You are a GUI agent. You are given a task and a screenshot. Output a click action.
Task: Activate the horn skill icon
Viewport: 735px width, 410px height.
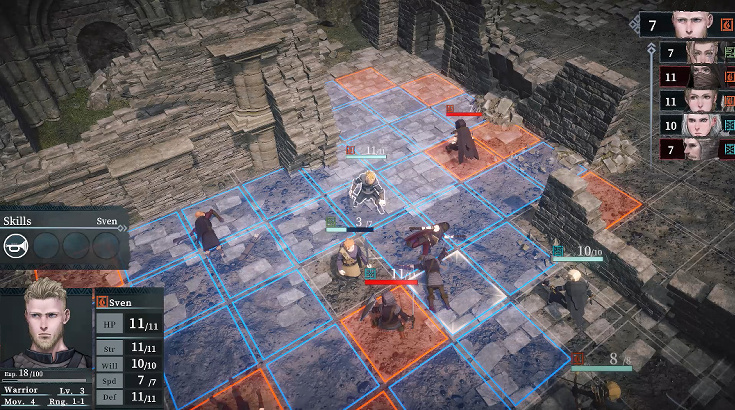pos(16,246)
